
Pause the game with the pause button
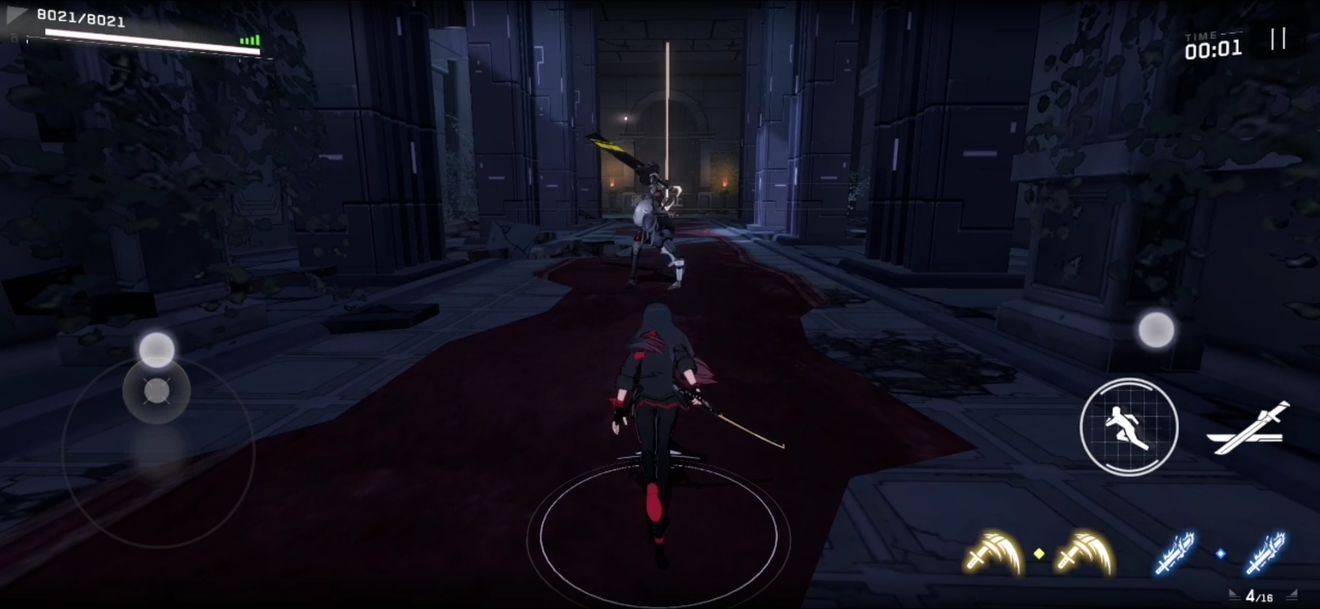coord(1277,39)
